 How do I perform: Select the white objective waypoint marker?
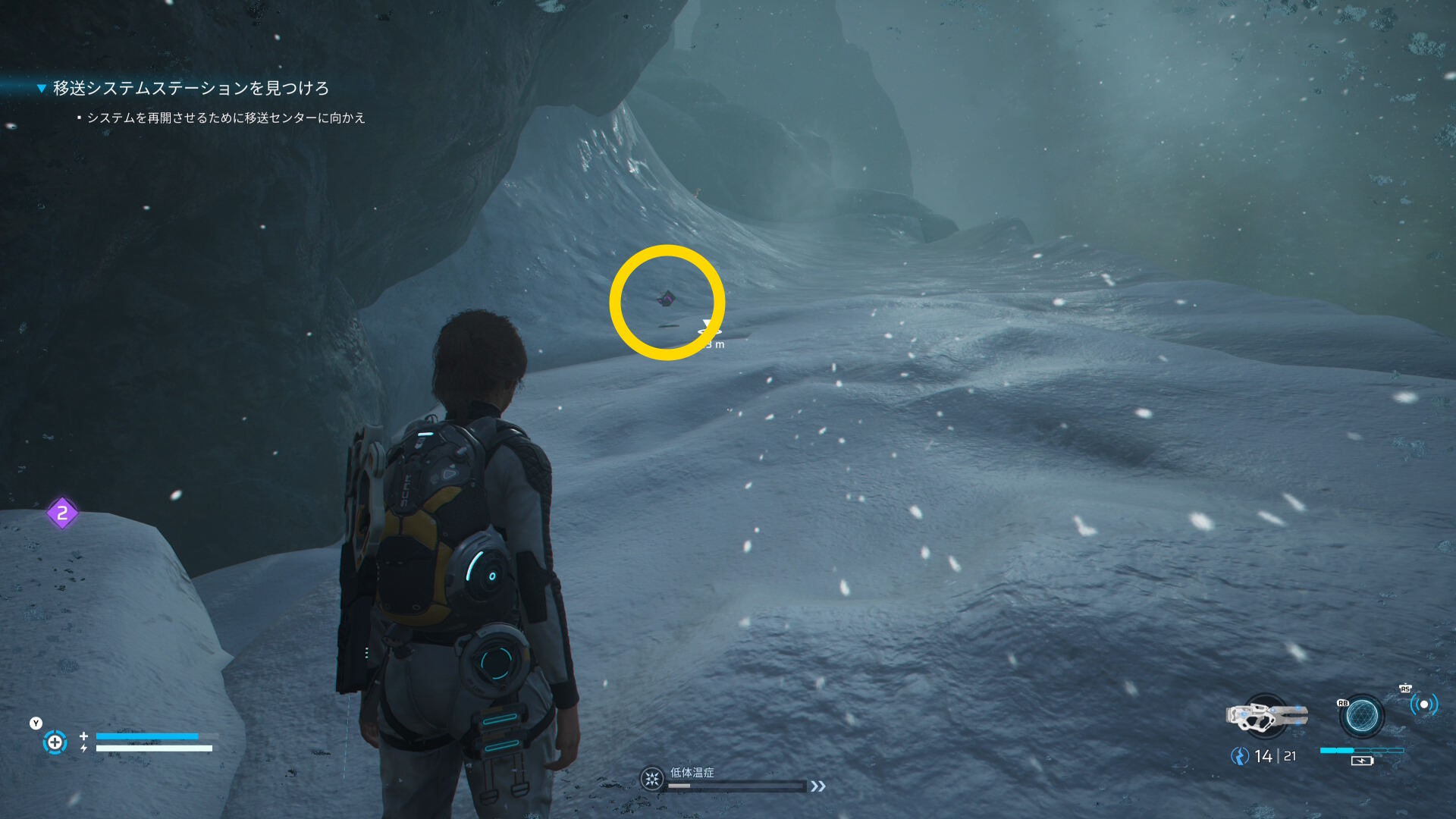pyautogui.click(x=708, y=328)
